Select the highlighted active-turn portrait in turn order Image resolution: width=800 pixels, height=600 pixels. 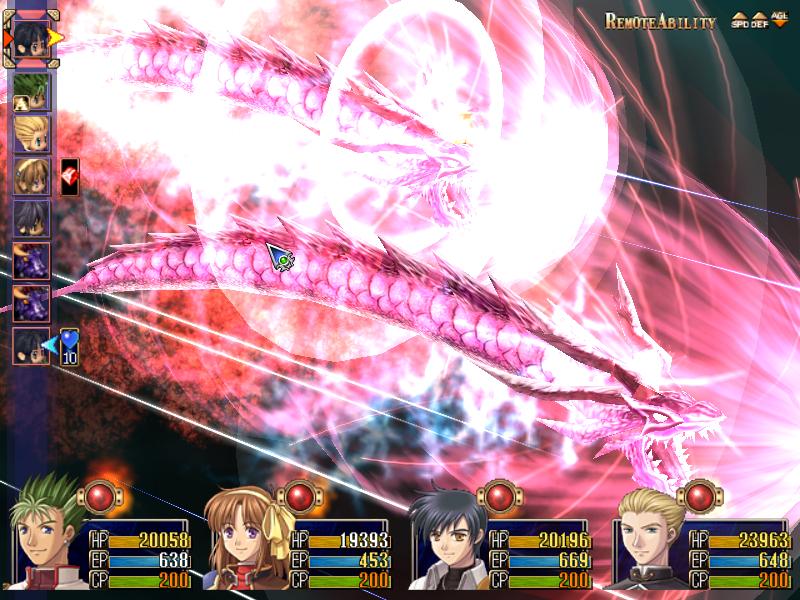click(32, 38)
